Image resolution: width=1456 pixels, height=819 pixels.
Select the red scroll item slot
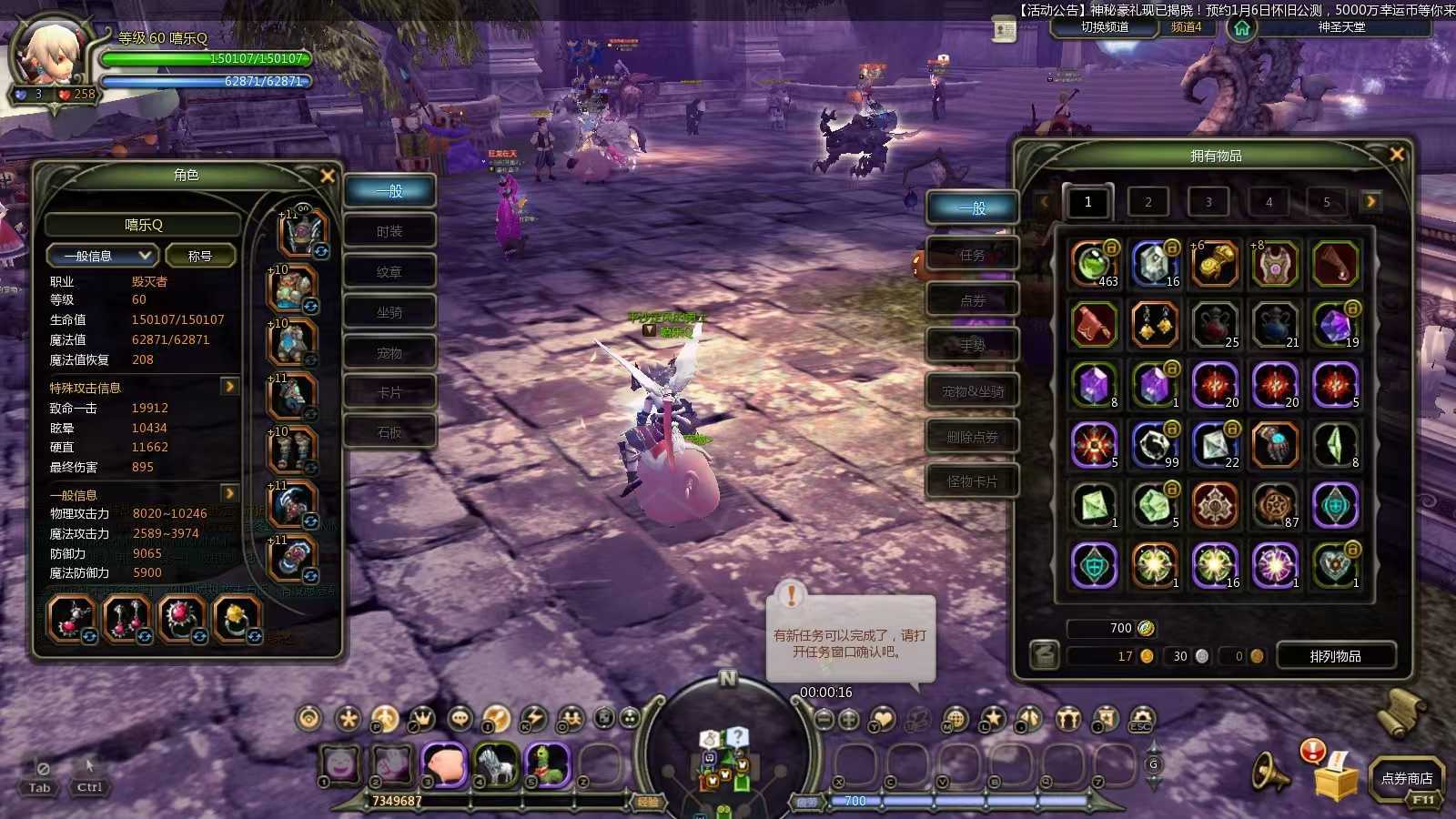(1094, 324)
